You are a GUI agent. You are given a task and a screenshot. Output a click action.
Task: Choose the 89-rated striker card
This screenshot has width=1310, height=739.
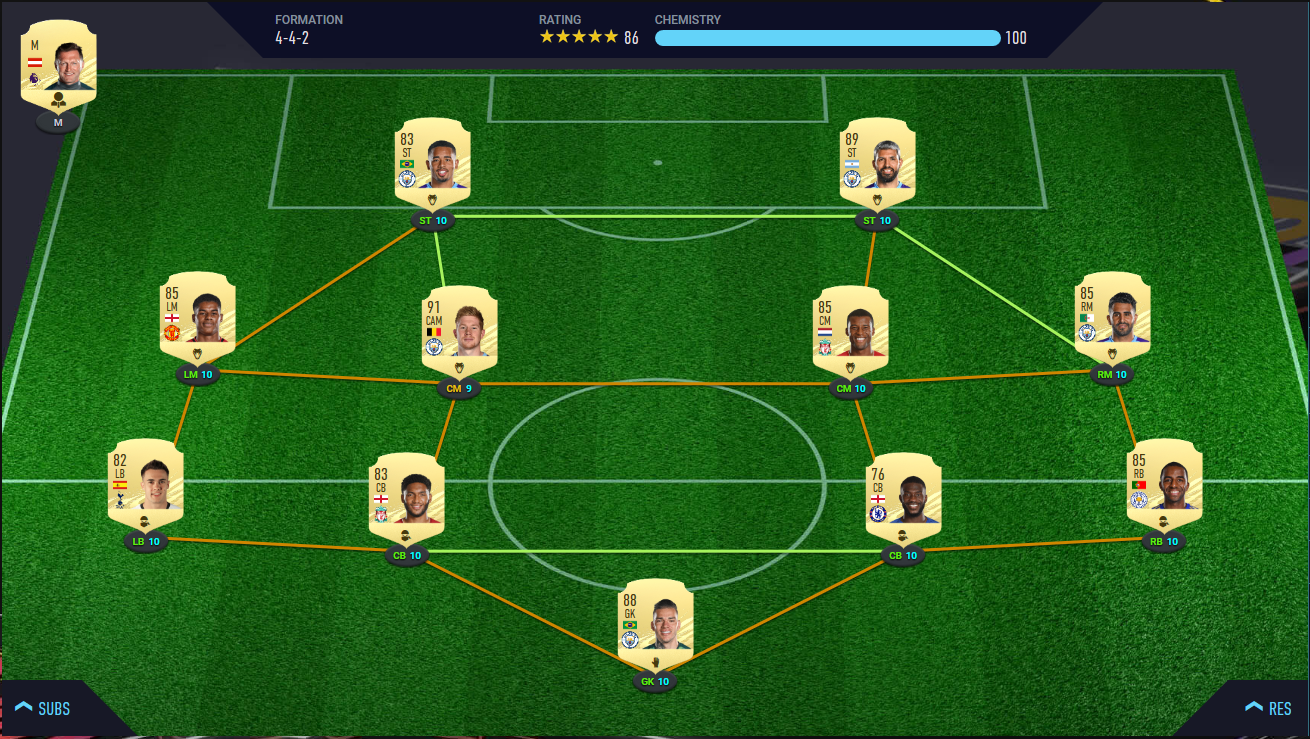[x=878, y=162]
